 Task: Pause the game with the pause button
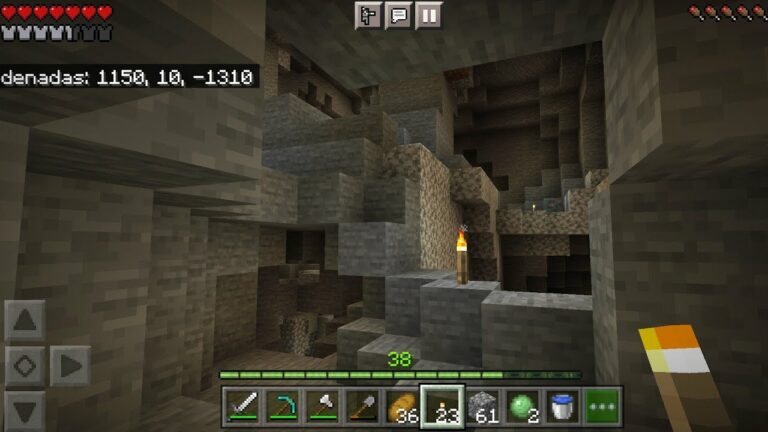[428, 15]
